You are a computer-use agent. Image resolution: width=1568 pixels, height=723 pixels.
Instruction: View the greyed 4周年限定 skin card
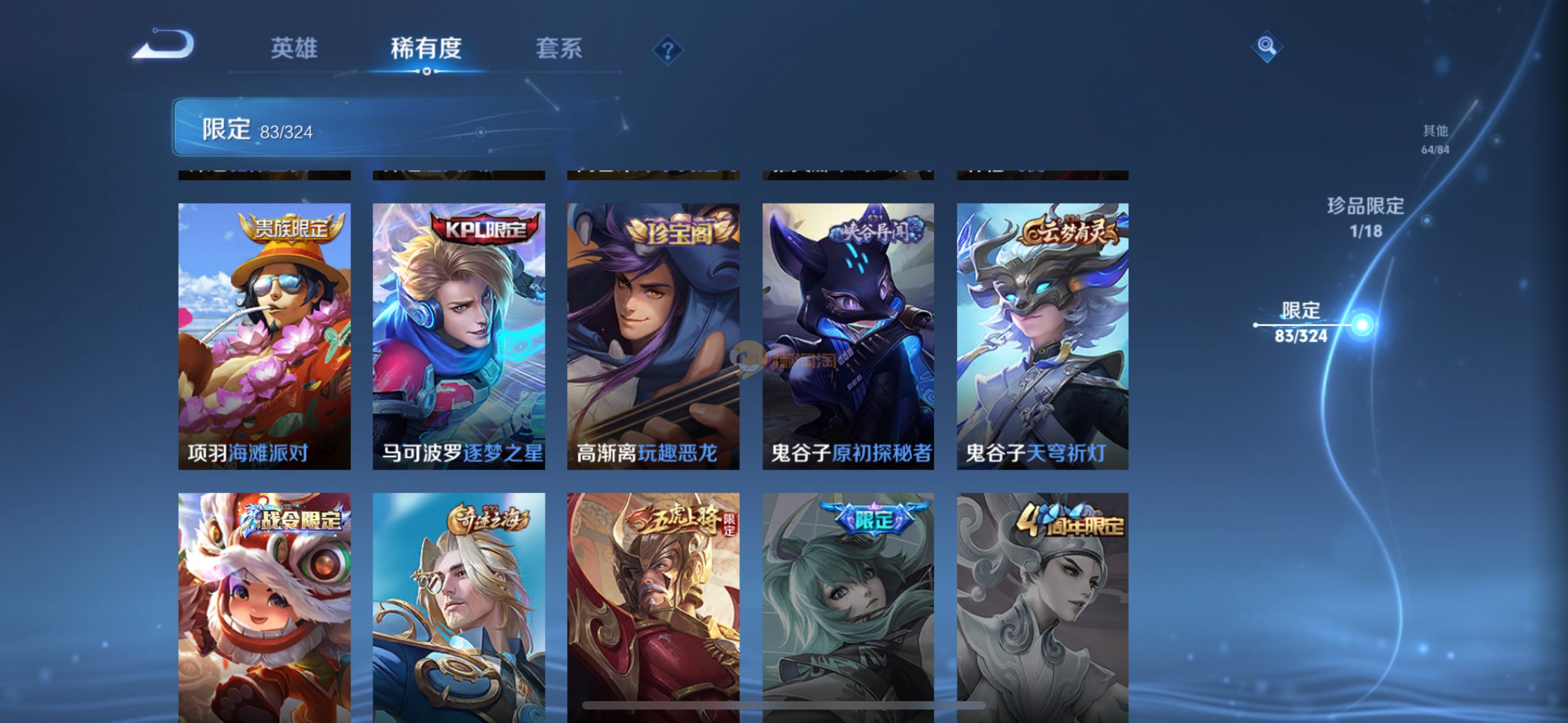point(1042,608)
